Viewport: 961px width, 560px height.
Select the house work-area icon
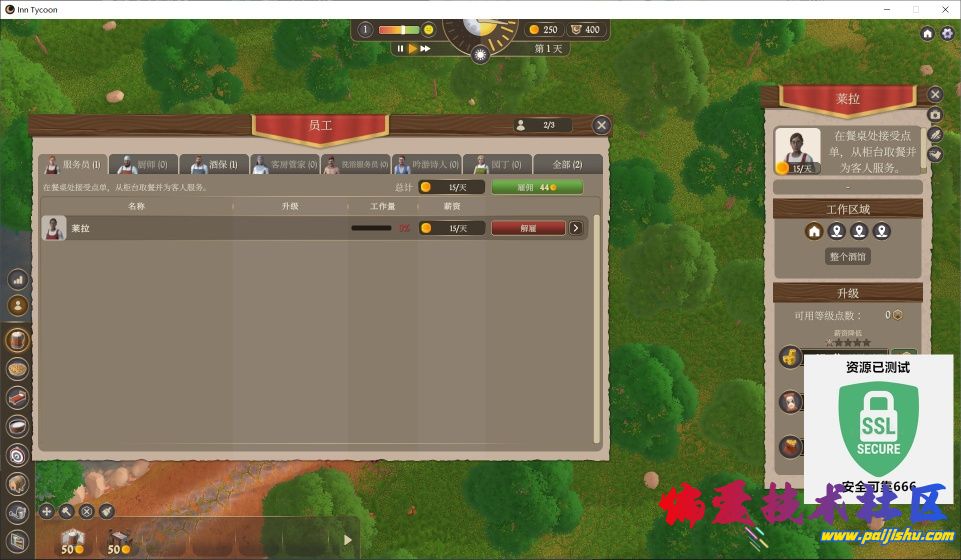[x=815, y=231]
